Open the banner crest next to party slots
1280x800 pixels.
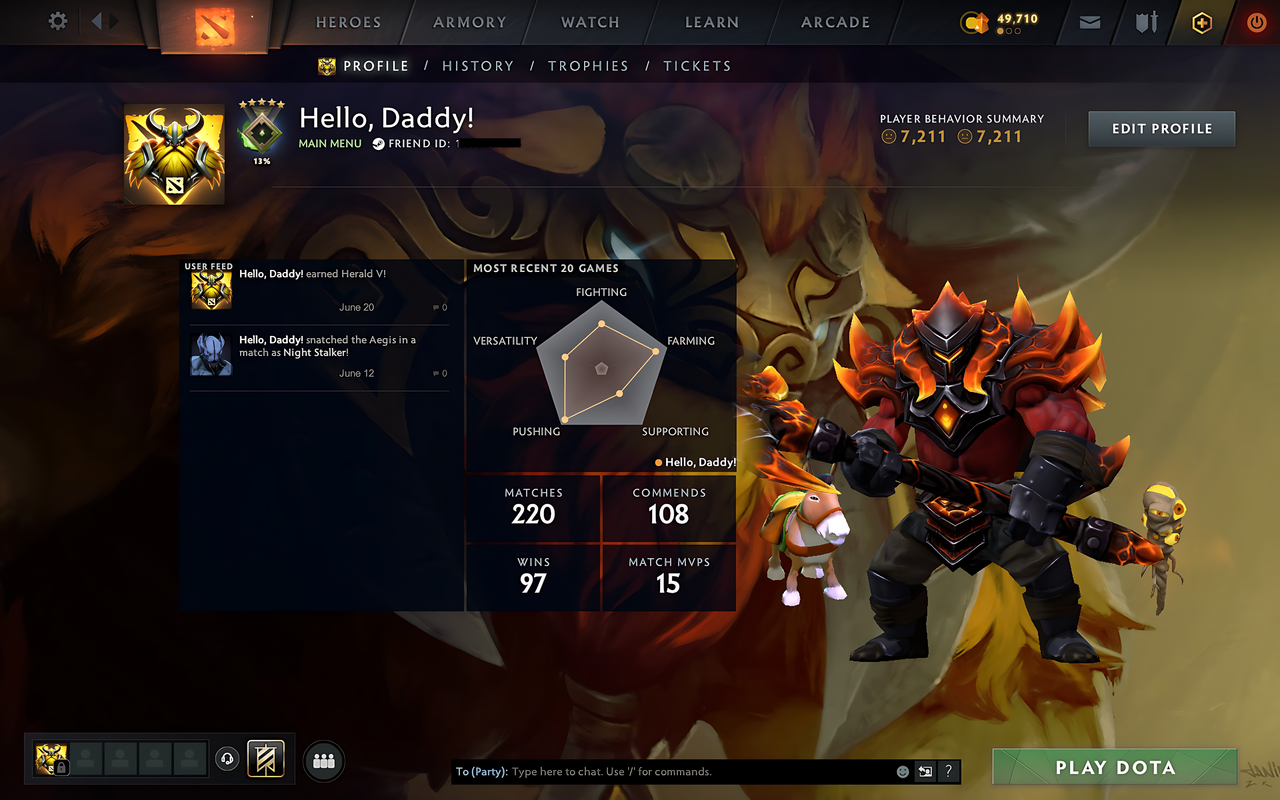[x=266, y=758]
